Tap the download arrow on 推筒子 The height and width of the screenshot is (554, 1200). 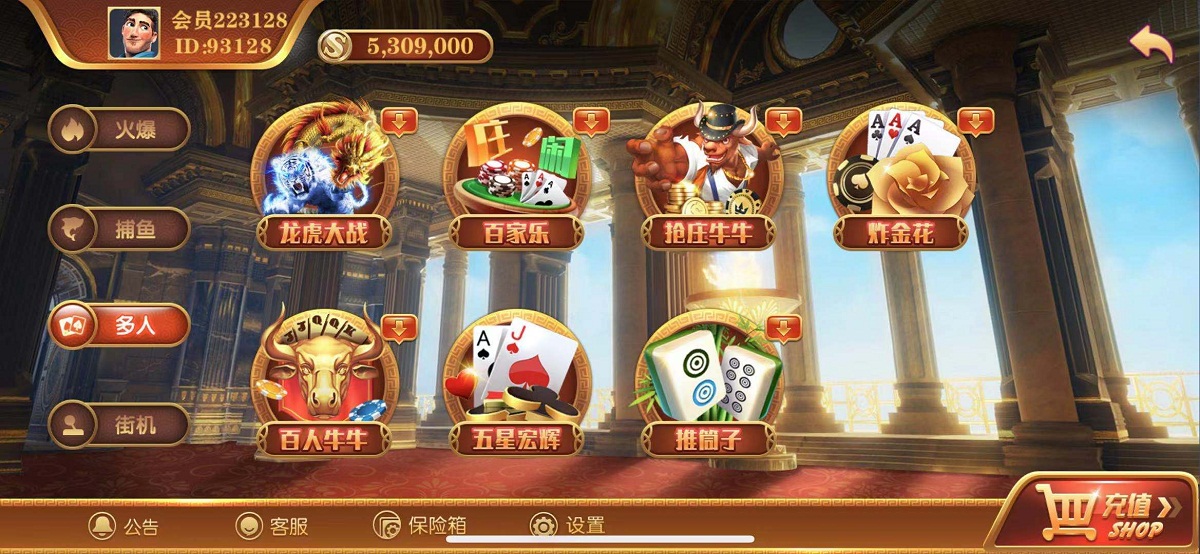point(784,327)
